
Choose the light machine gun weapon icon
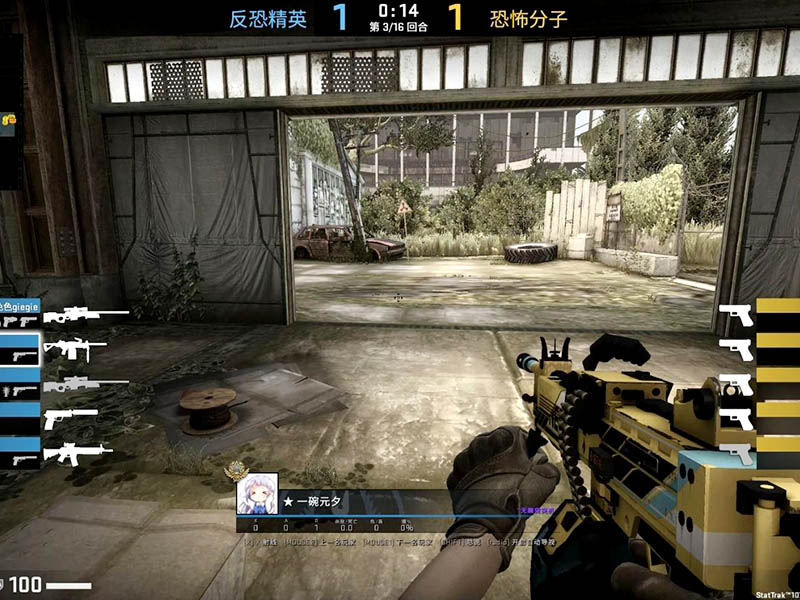coord(68,350)
